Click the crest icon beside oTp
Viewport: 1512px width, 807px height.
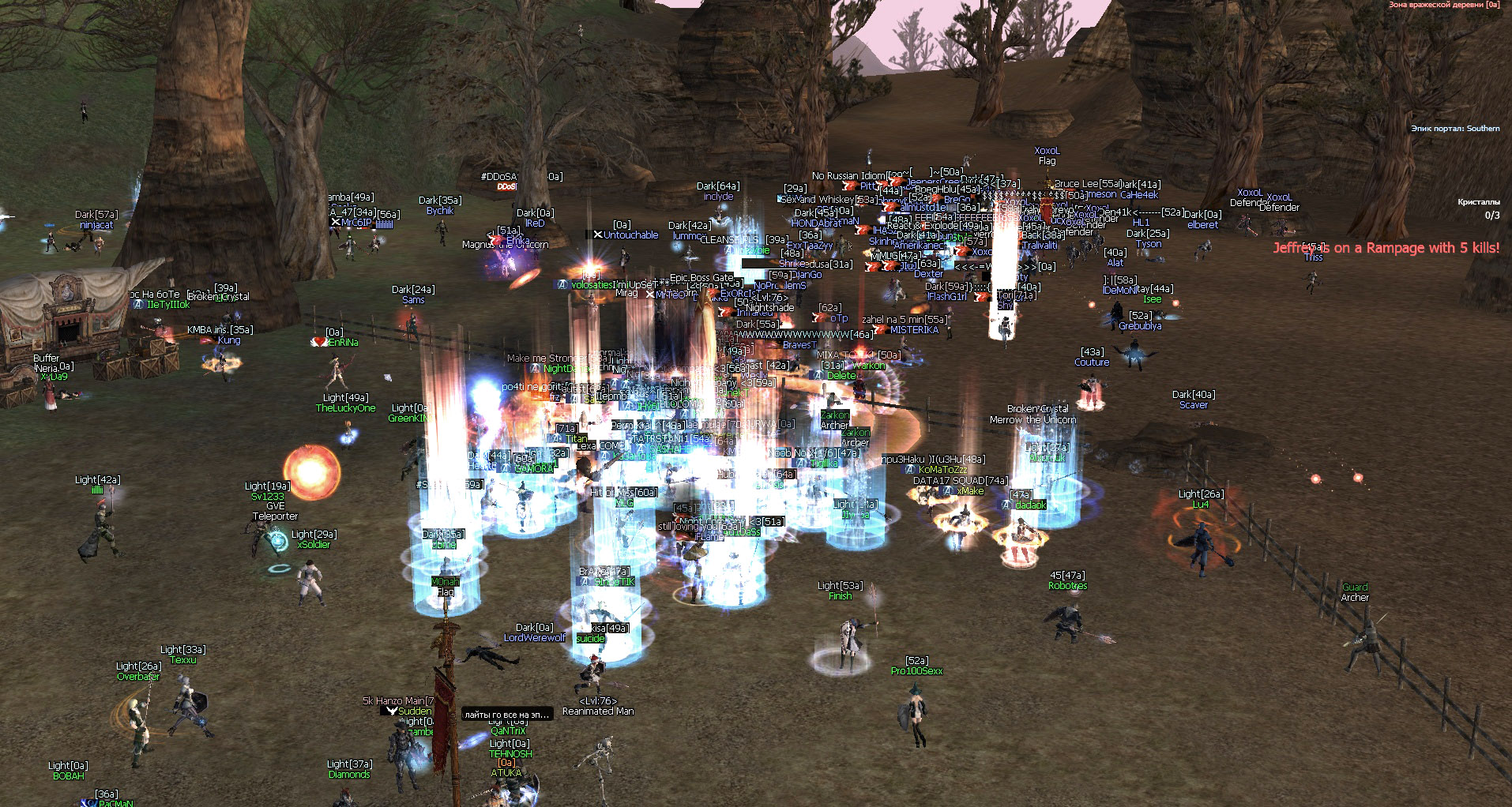(x=814, y=319)
